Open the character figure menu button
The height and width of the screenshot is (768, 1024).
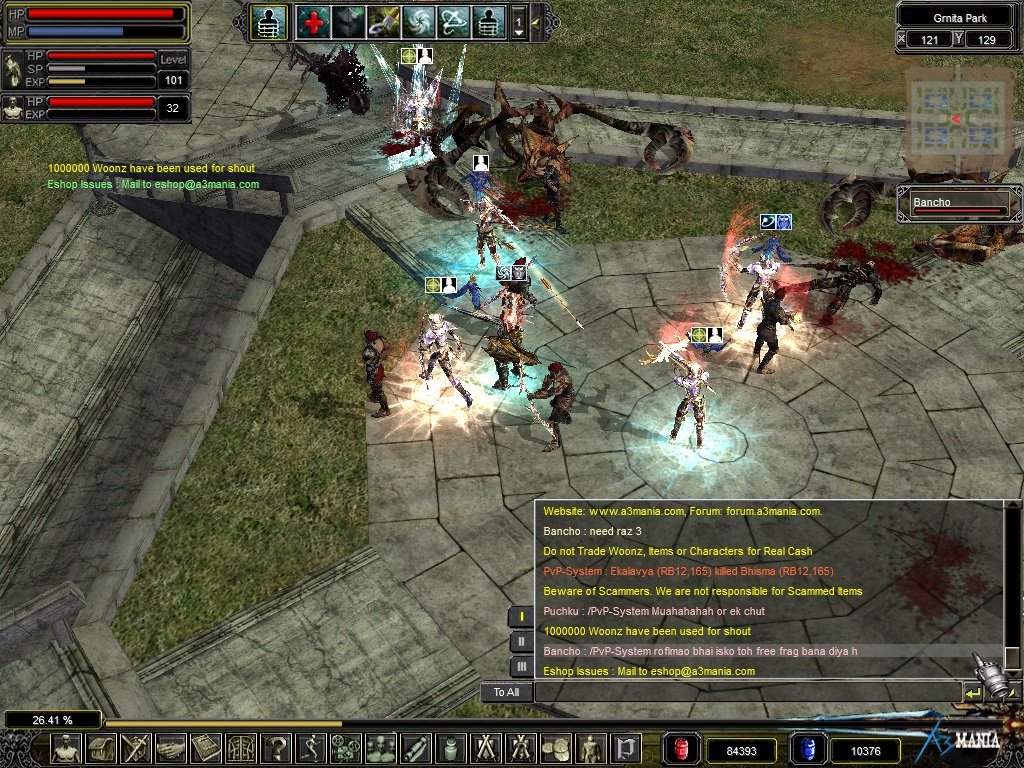tap(66, 748)
